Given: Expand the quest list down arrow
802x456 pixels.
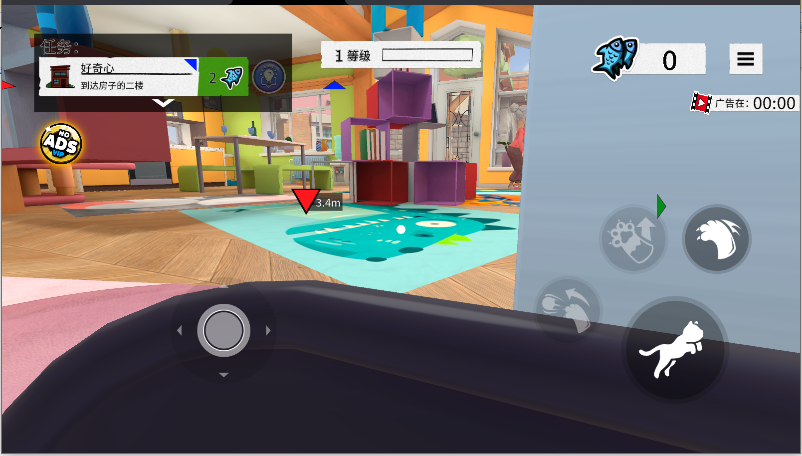Looking at the screenshot, I should [x=164, y=102].
